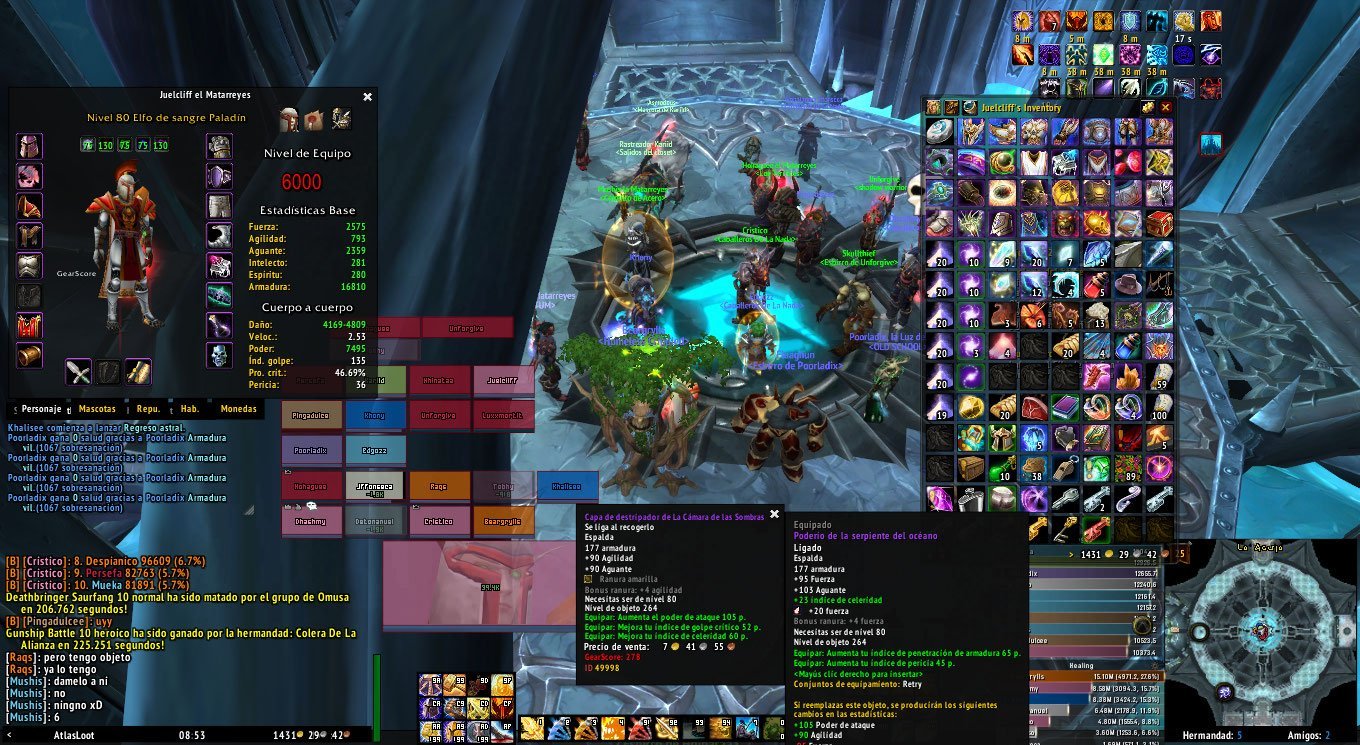Select the red treasure chest bag item
1360x745 pixels.
point(1160,223)
